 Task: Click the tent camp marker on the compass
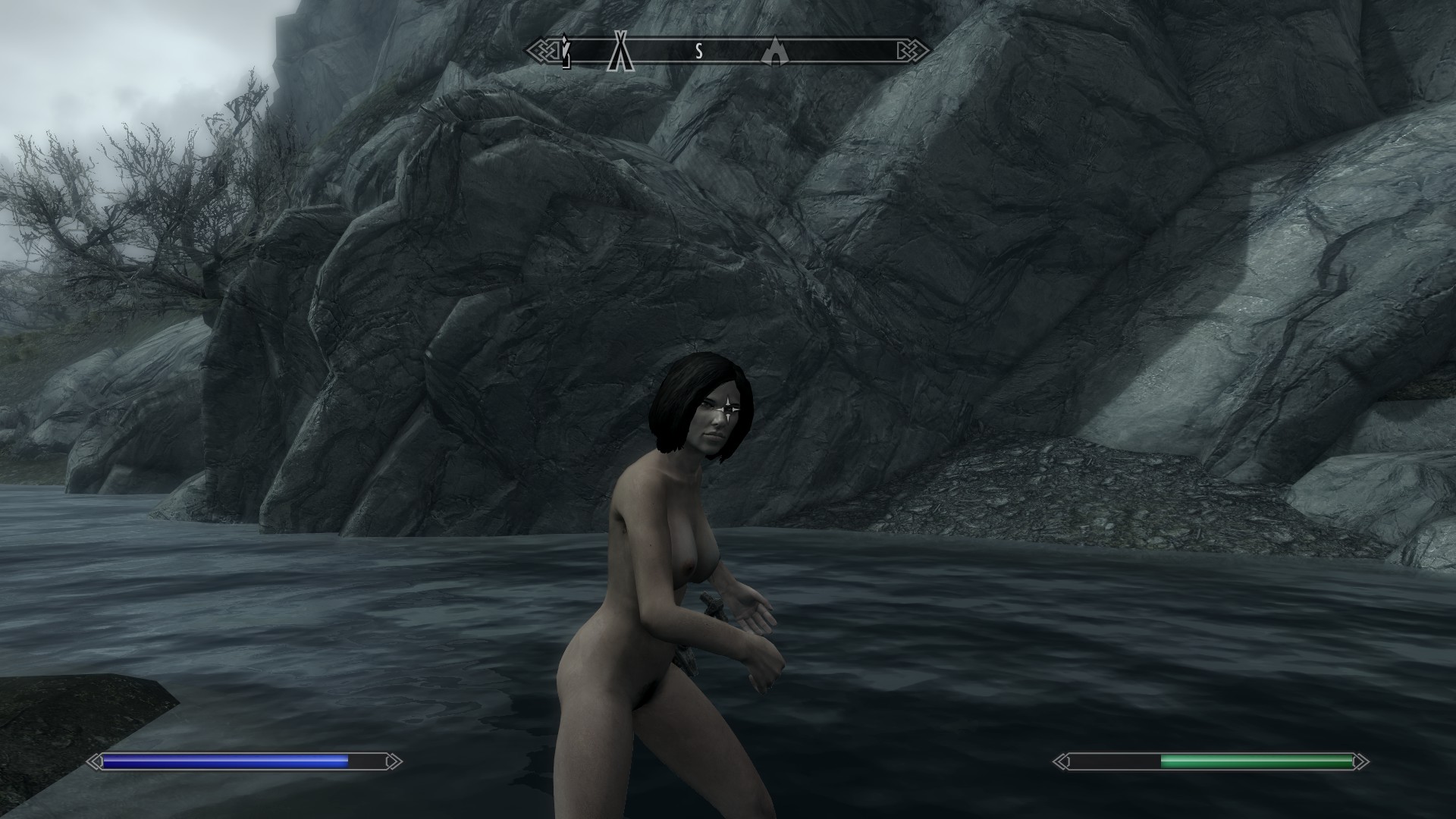[622, 51]
